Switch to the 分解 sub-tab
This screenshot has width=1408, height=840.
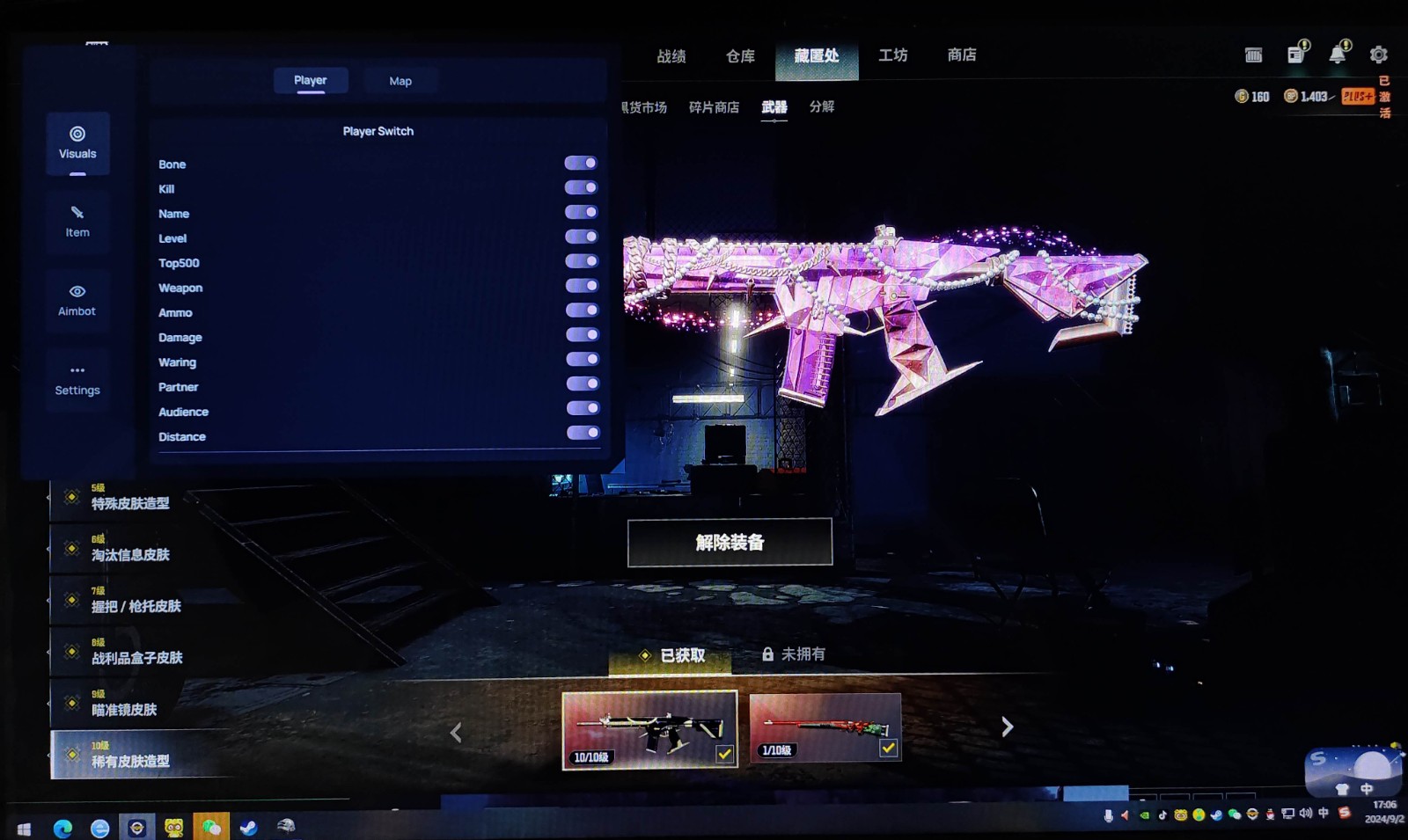822,106
